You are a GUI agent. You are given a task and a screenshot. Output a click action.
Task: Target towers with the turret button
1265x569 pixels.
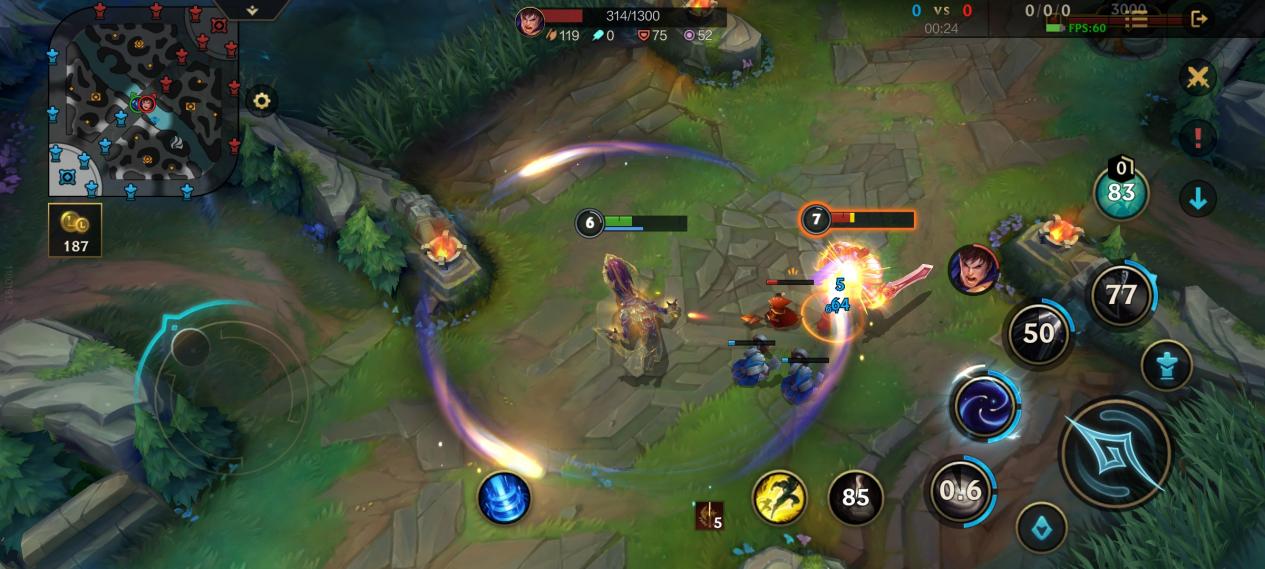point(1166,365)
